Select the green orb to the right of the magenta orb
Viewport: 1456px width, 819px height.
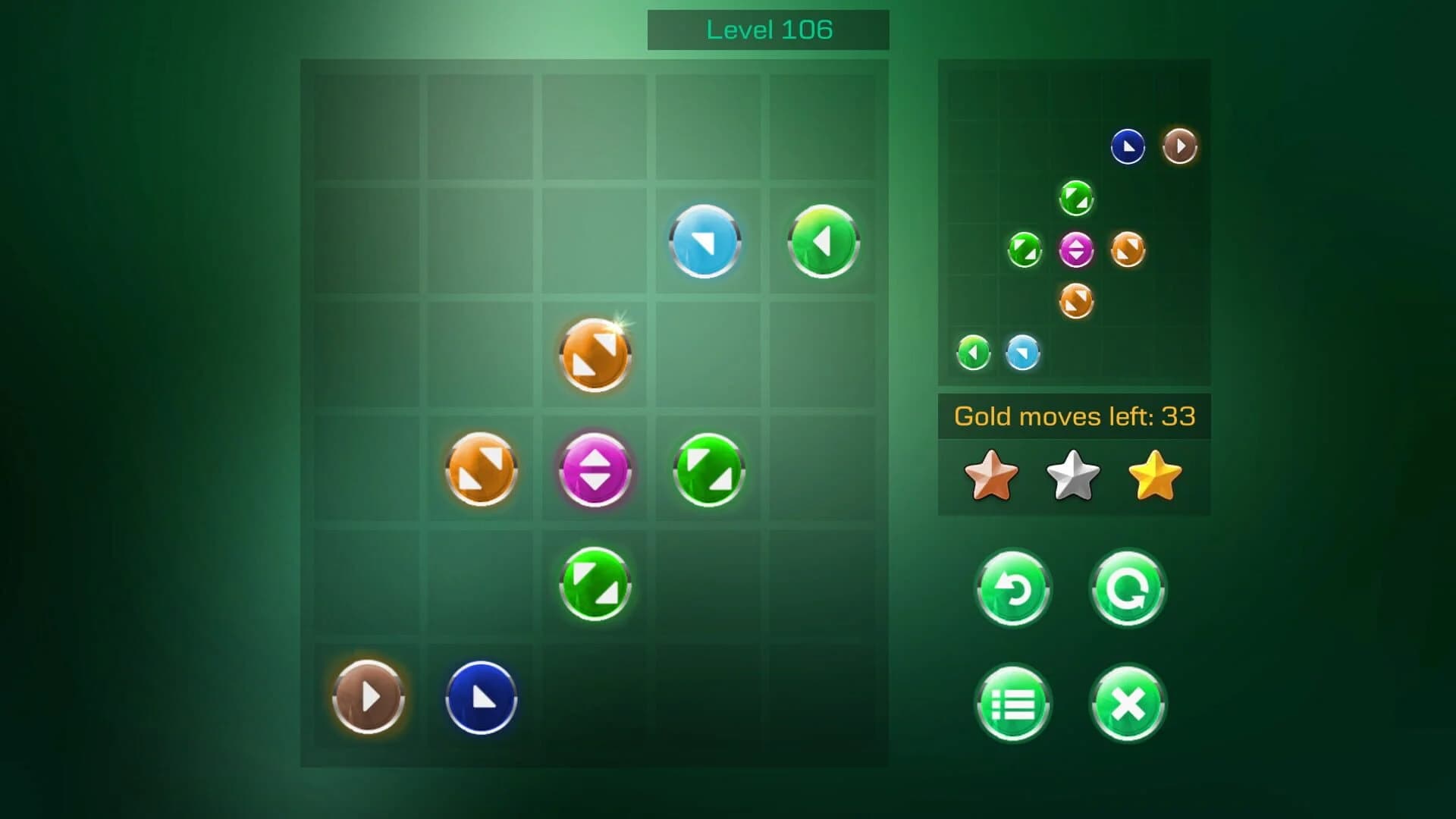[x=707, y=469]
